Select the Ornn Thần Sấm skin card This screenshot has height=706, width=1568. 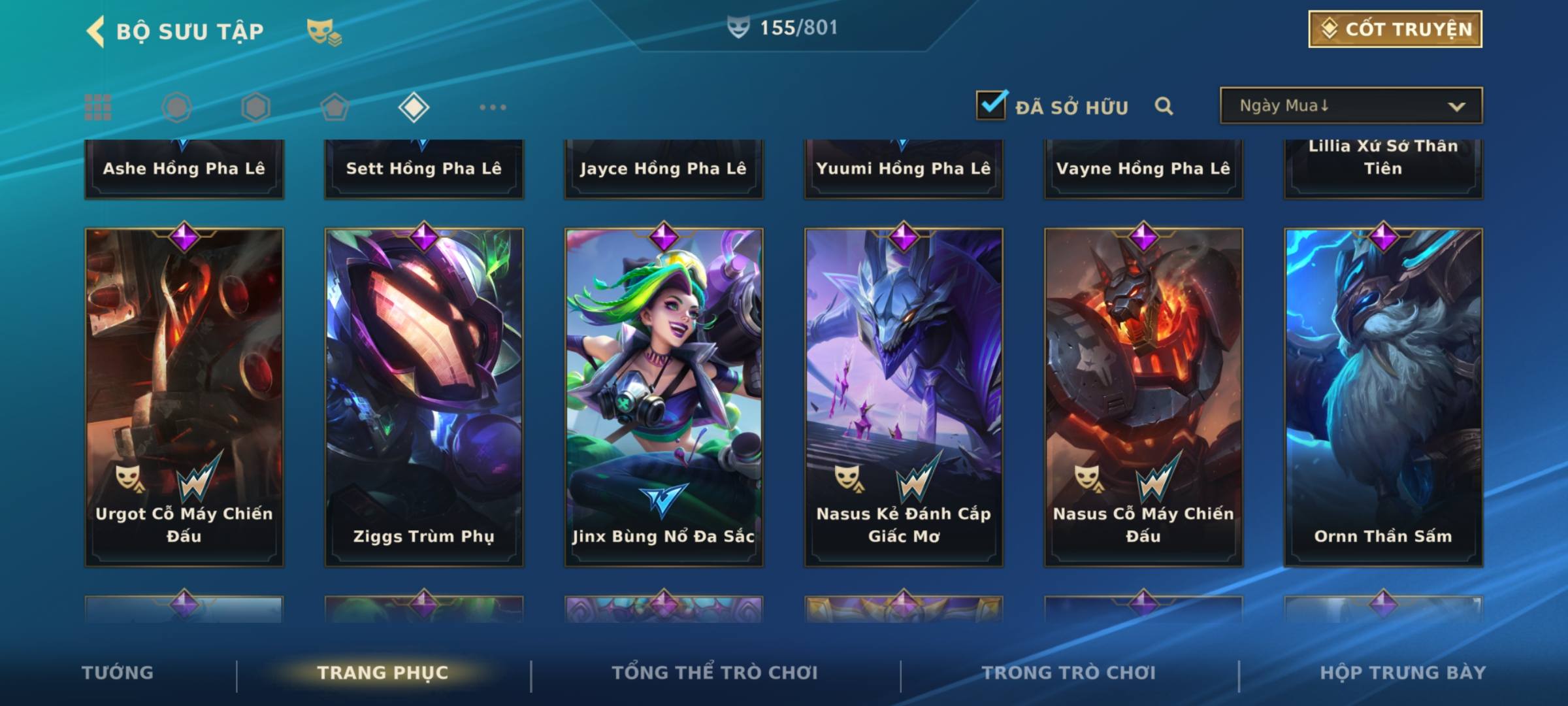(x=1383, y=396)
